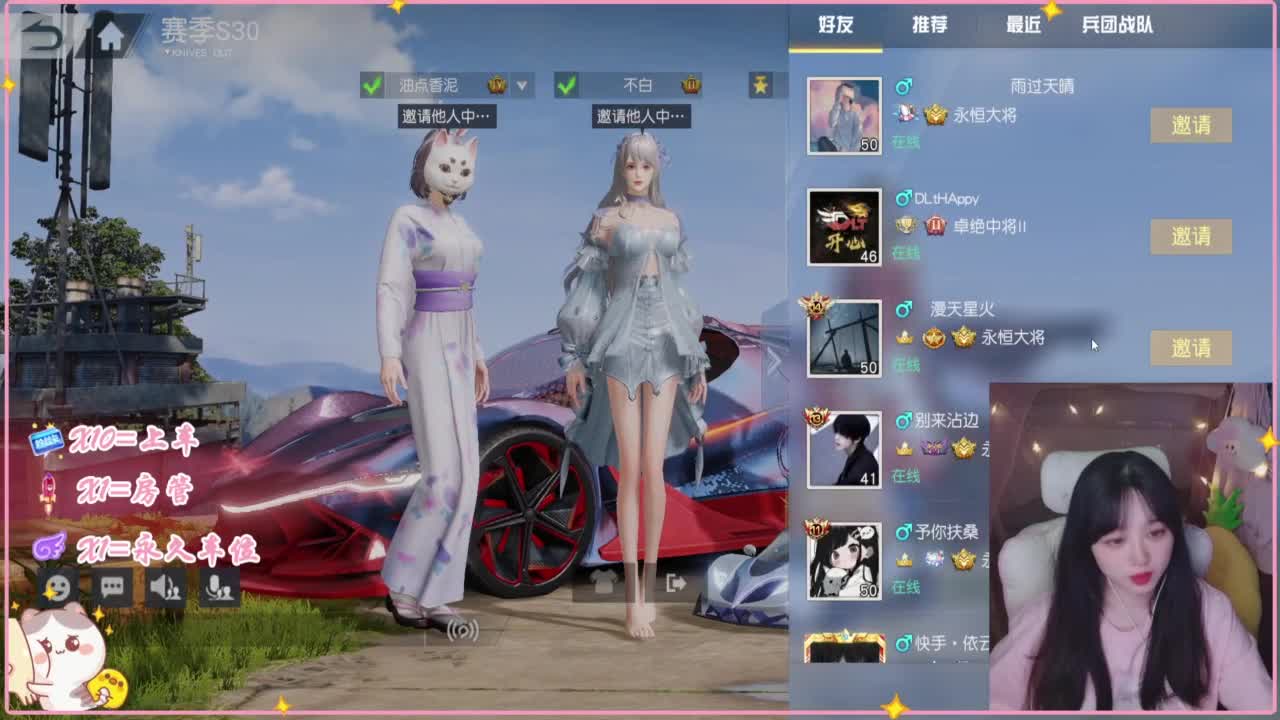1280x720 pixels.
Task: Open the dropdown arrow beside 油点香泥
Action: [521, 86]
